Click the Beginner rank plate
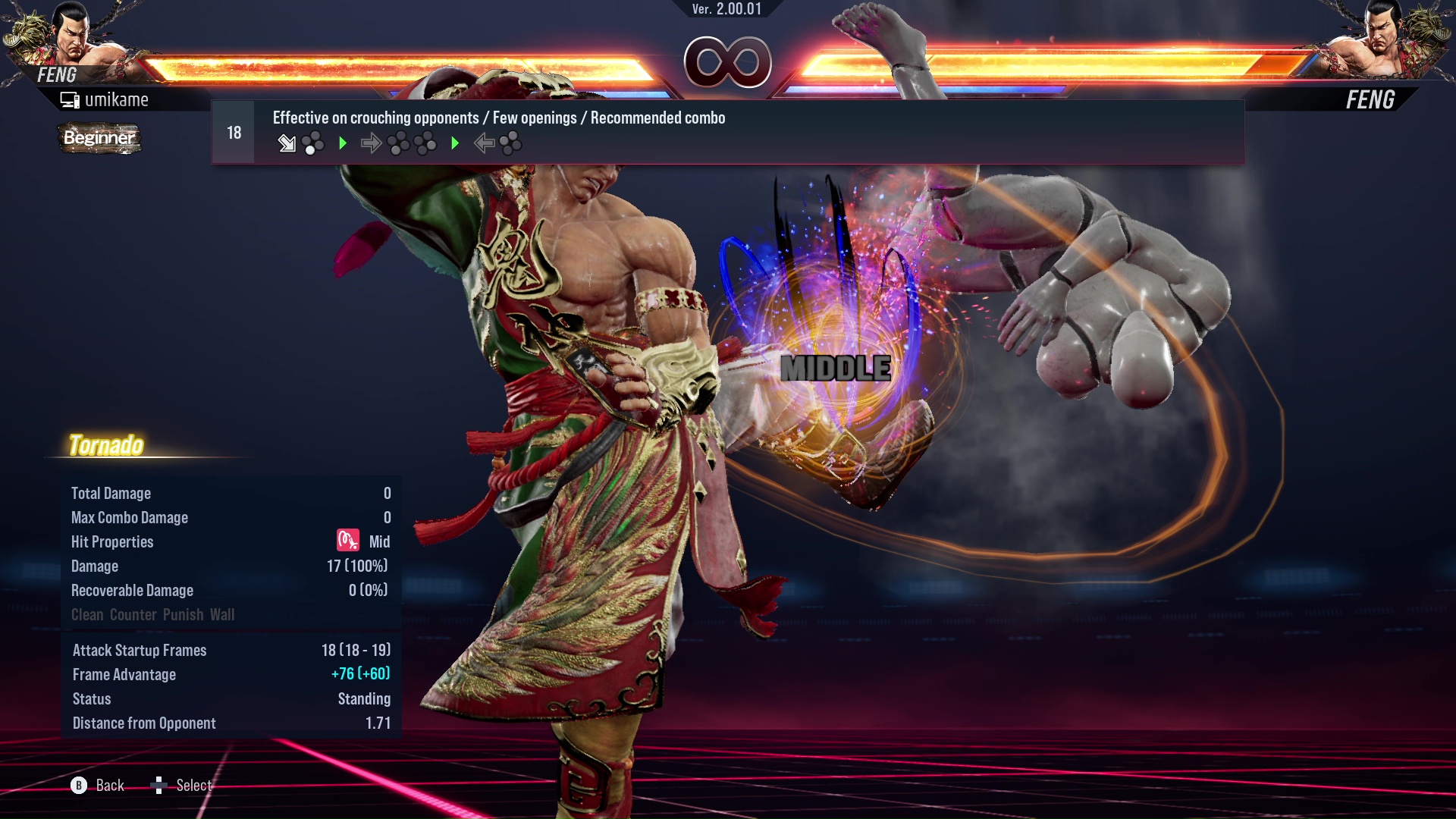The image size is (1456, 819). (x=99, y=139)
